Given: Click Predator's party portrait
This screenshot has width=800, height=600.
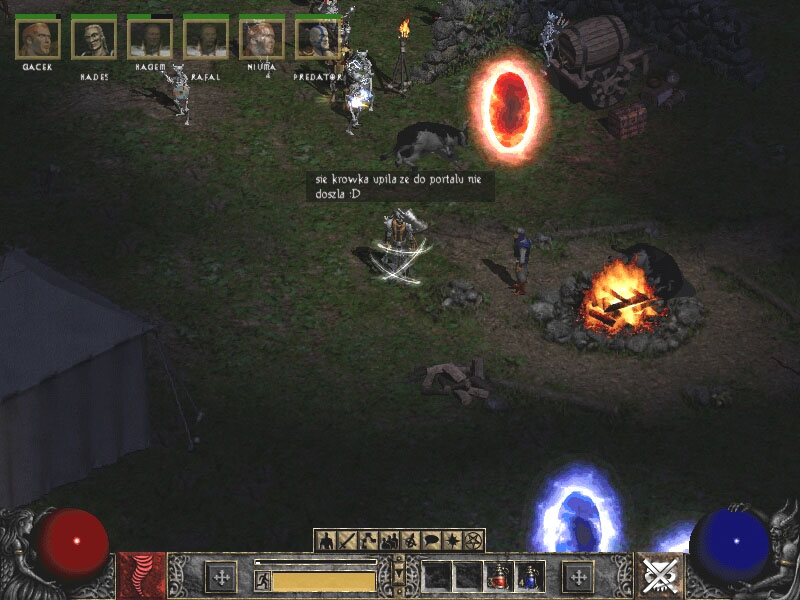Looking at the screenshot, I should click(318, 39).
